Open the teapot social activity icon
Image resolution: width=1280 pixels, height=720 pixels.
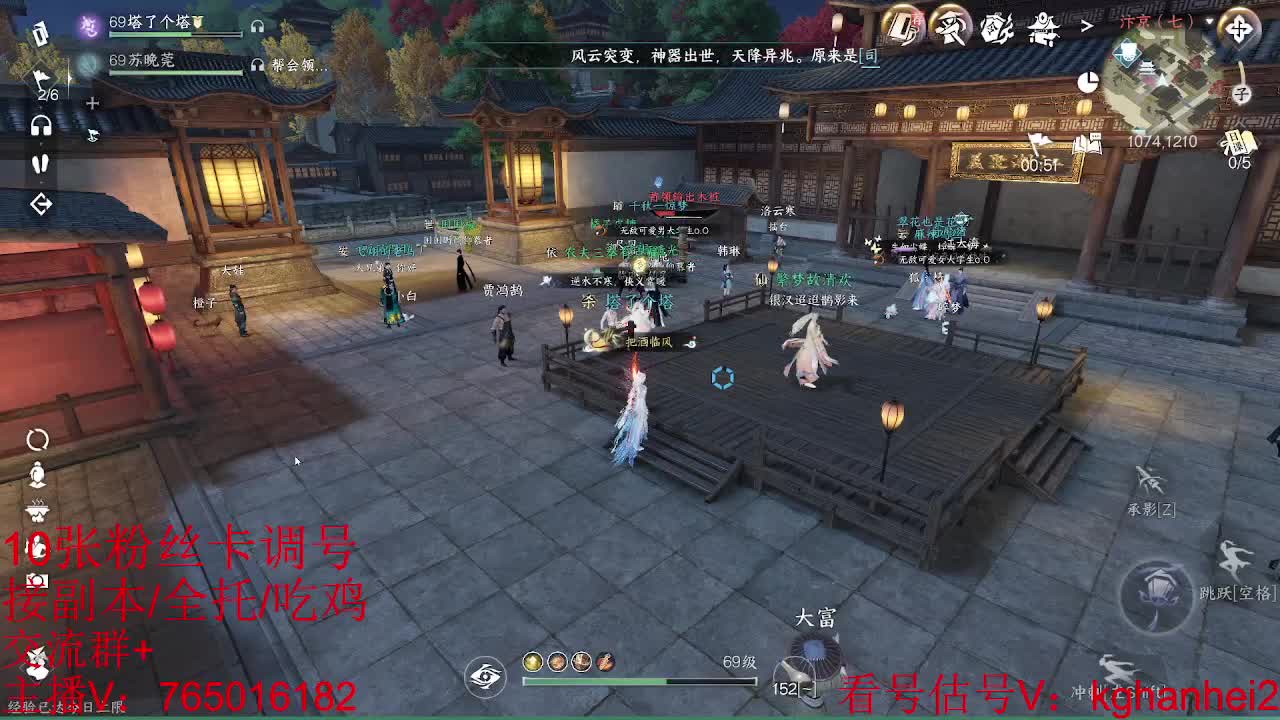pyautogui.click(x=996, y=27)
